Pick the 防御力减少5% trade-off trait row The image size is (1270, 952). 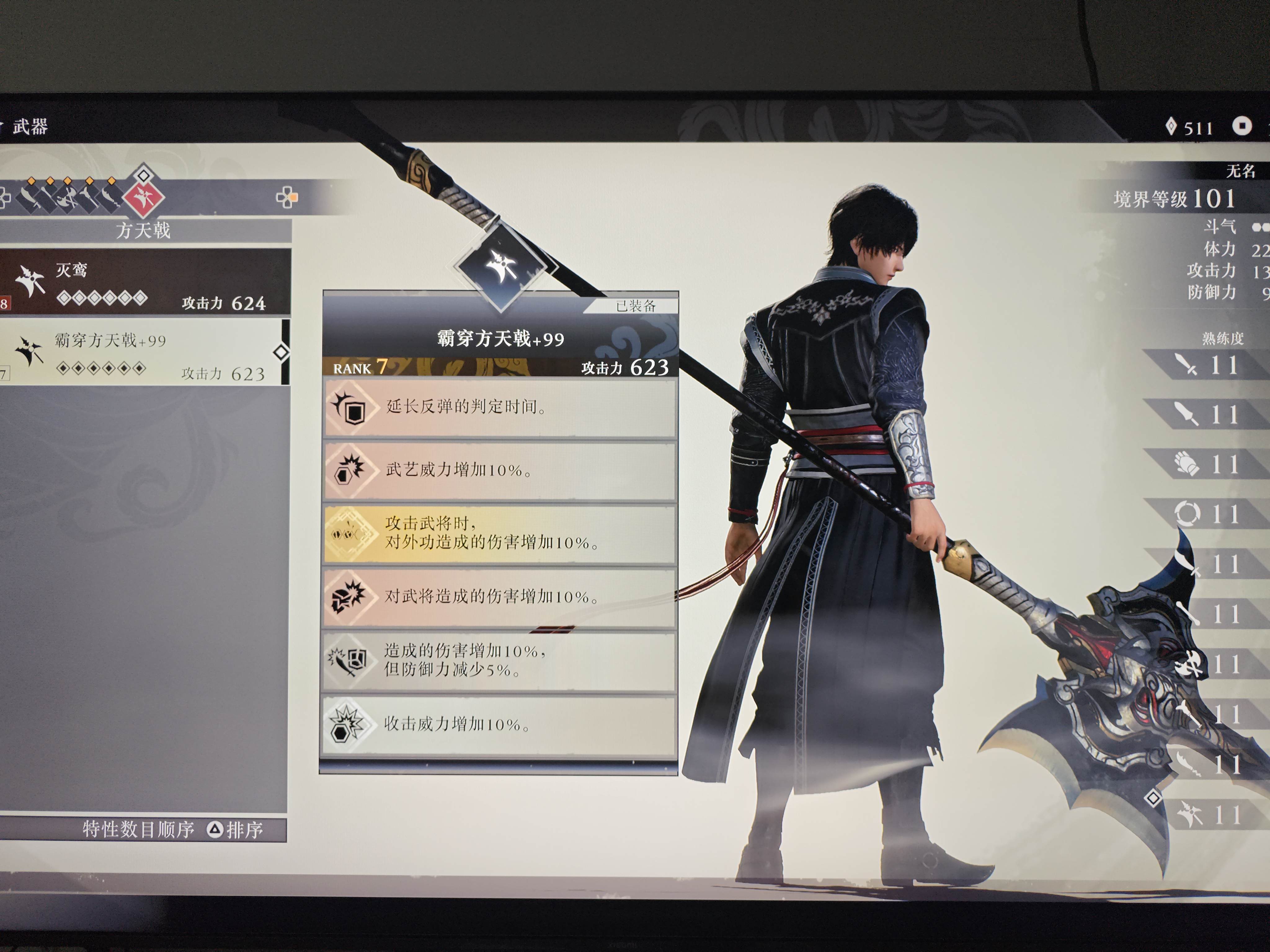coord(500,660)
